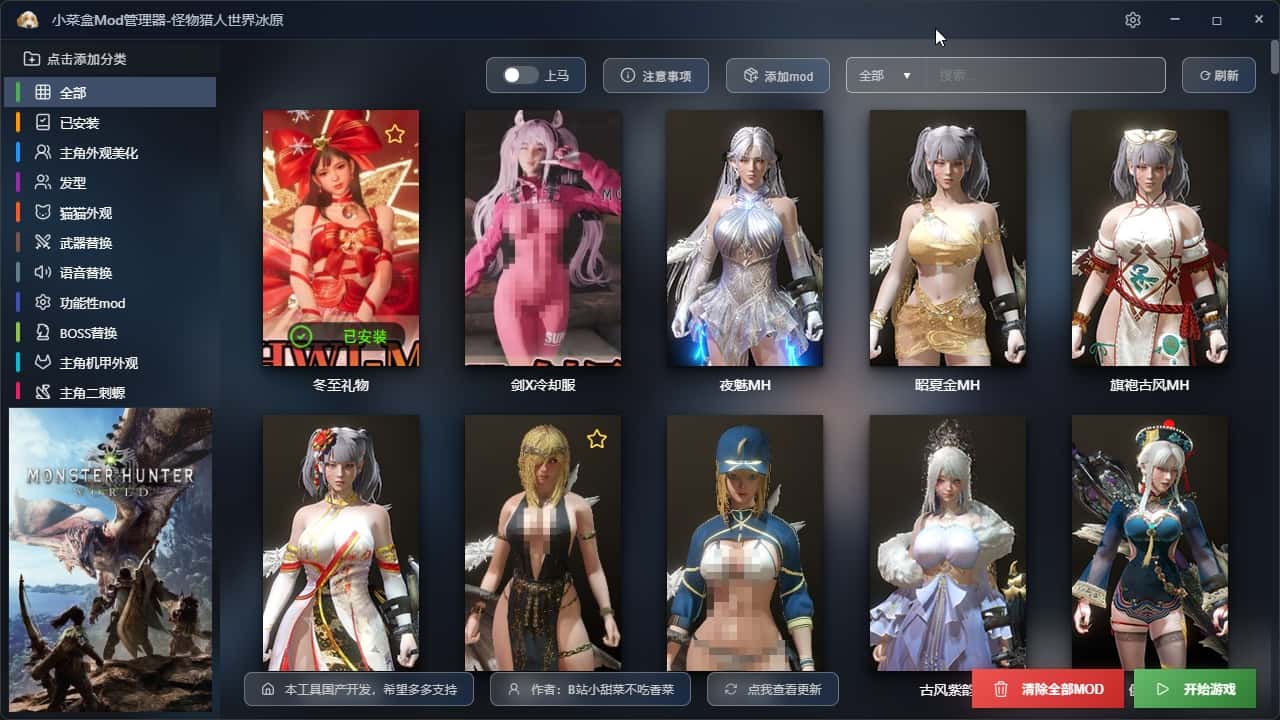This screenshot has width=1280, height=720.
Task: Open the 全部 filter dropdown
Action: coord(886,76)
